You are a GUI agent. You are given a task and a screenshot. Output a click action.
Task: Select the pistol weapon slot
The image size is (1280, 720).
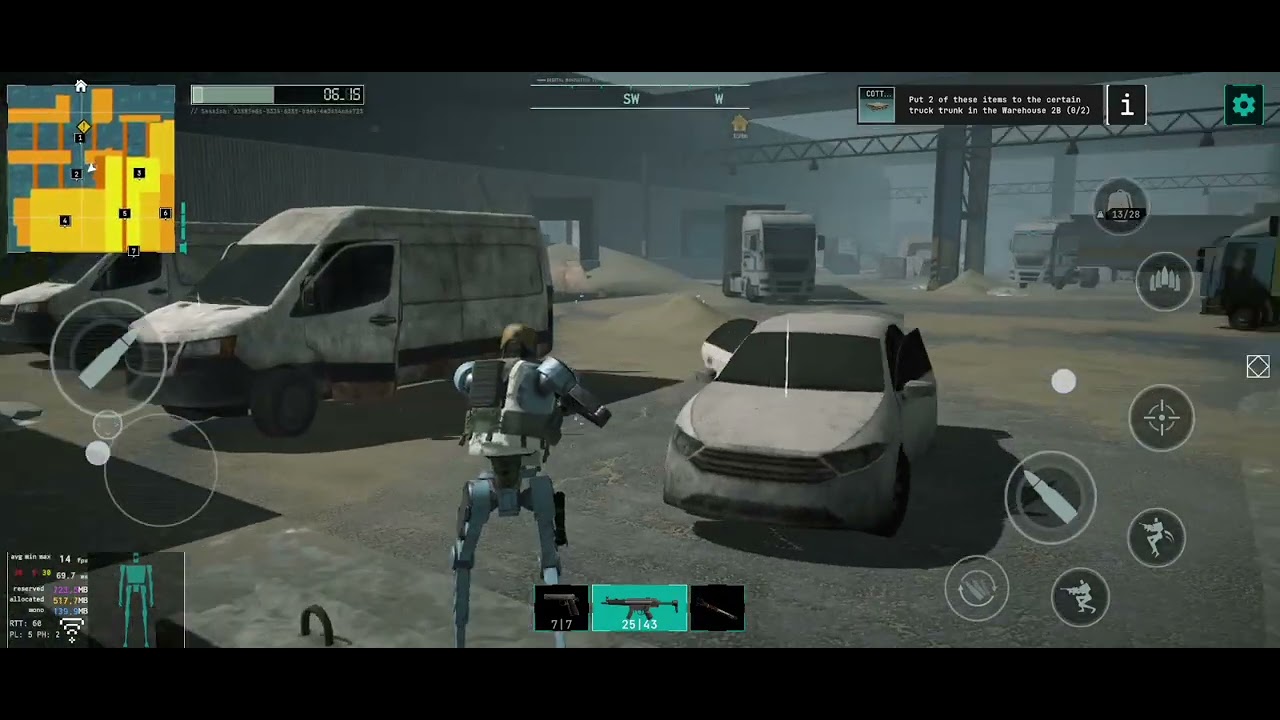click(562, 609)
